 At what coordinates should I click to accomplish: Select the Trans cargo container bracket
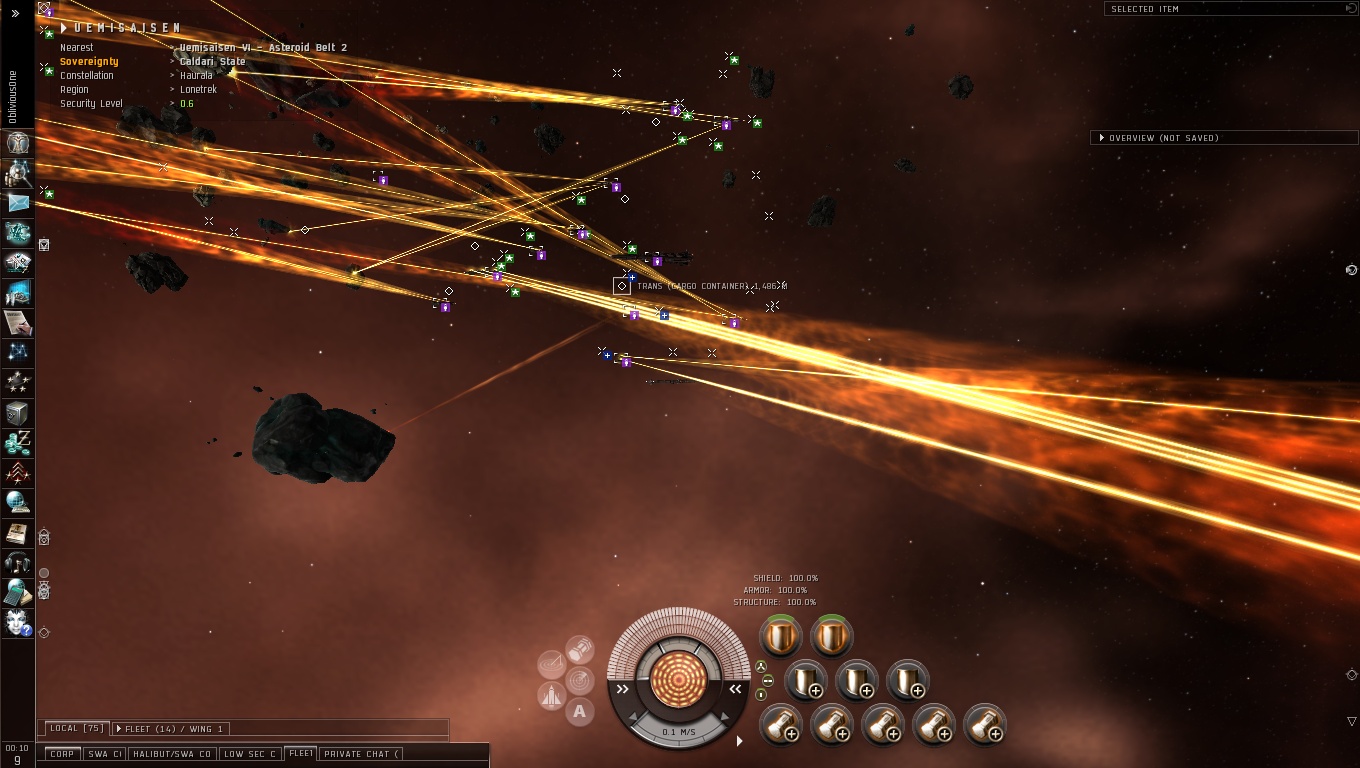pyautogui.click(x=622, y=286)
